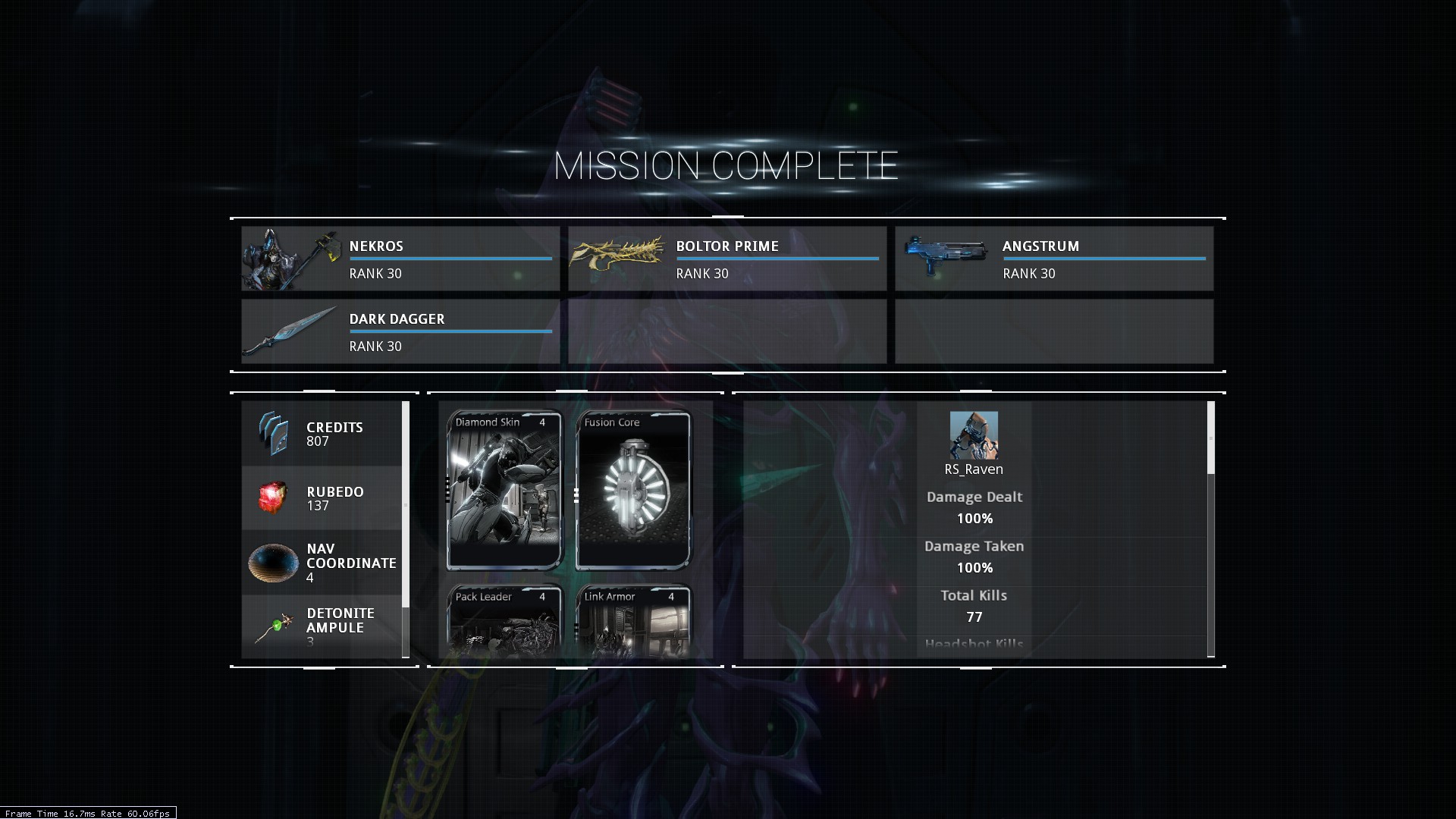Choose the Angstrum weapon rank panel
Screen dimensions: 1456x819
1053,259
